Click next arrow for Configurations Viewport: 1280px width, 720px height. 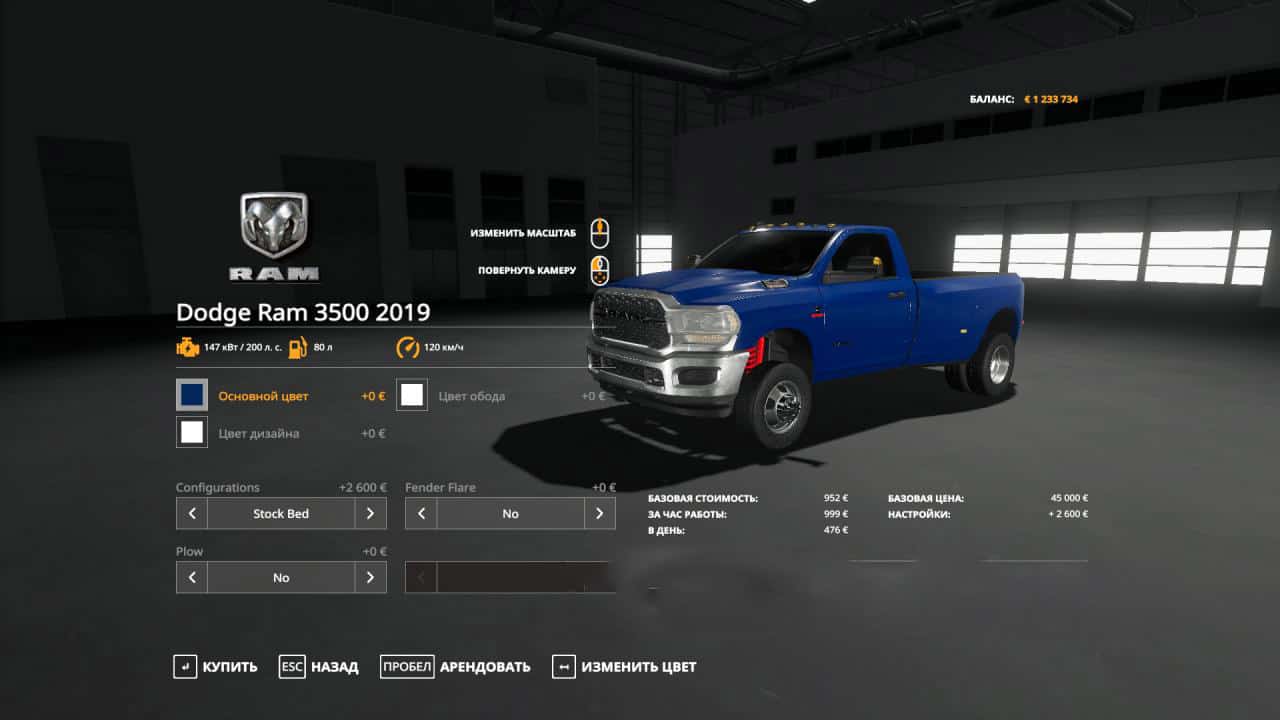(370, 514)
